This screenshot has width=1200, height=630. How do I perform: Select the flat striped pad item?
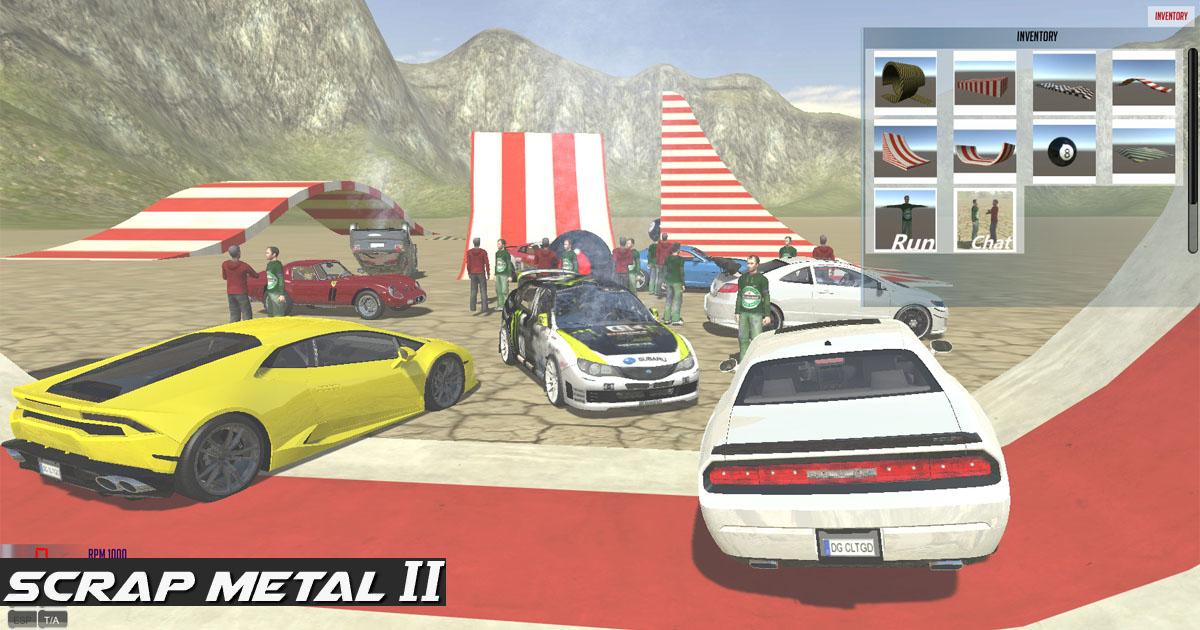point(1144,151)
